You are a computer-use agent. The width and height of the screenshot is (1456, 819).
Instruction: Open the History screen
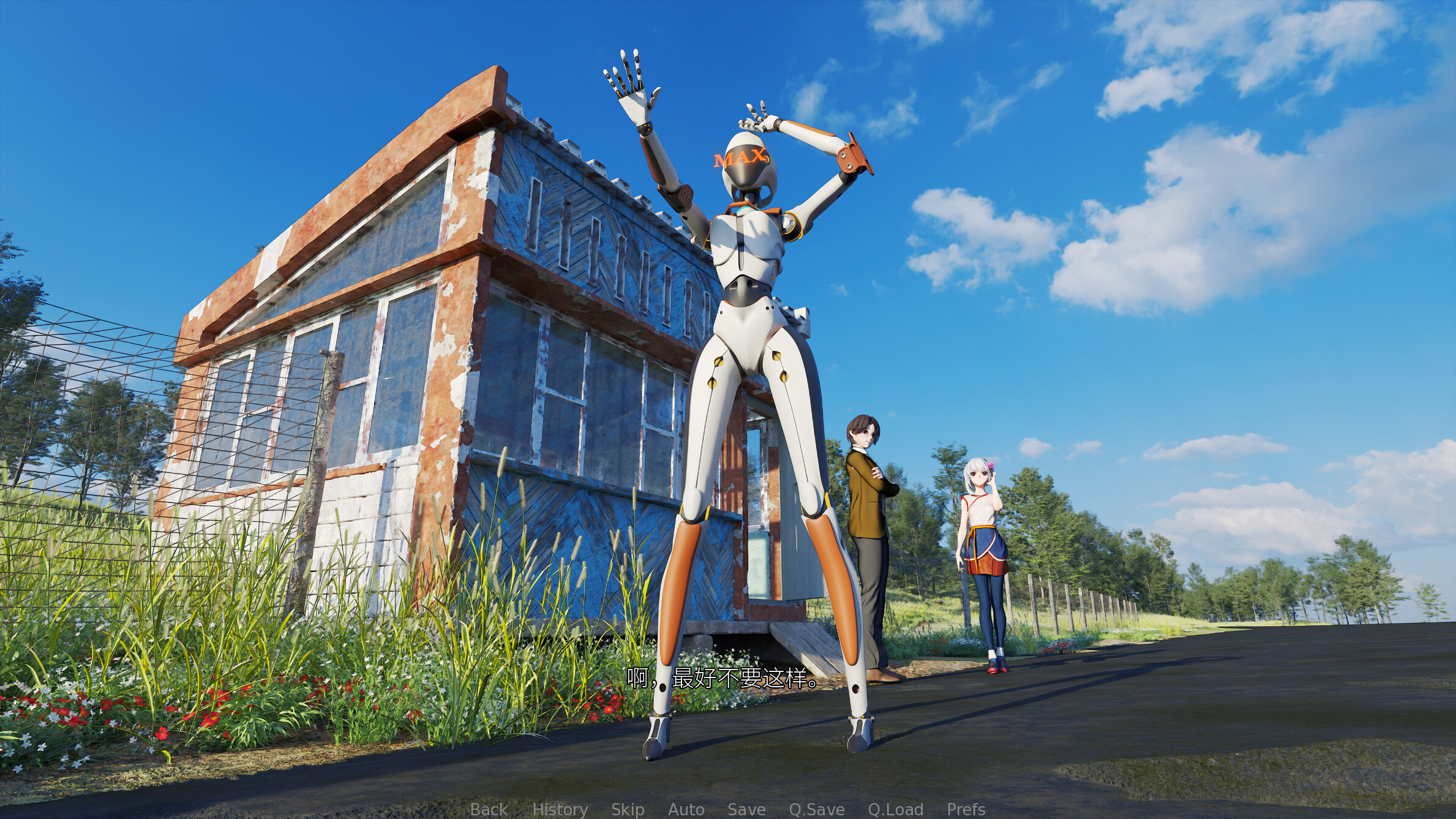pos(561,809)
